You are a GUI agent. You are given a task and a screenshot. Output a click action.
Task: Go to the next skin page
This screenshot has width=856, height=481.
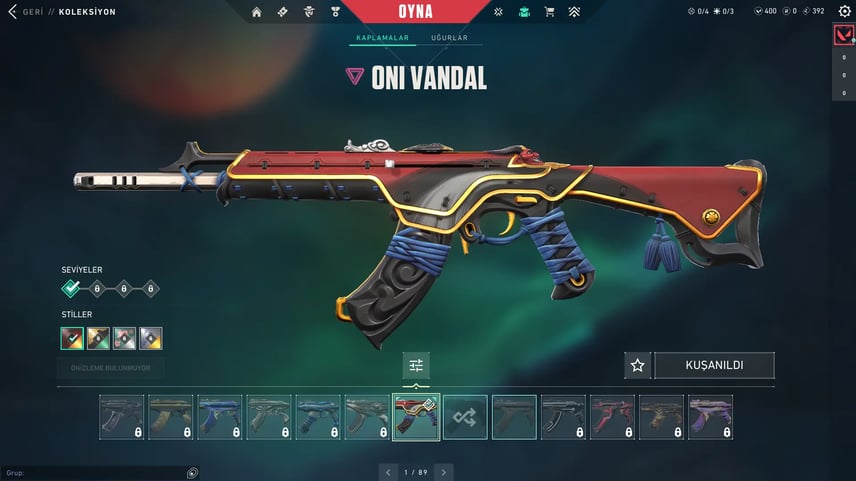(444, 471)
